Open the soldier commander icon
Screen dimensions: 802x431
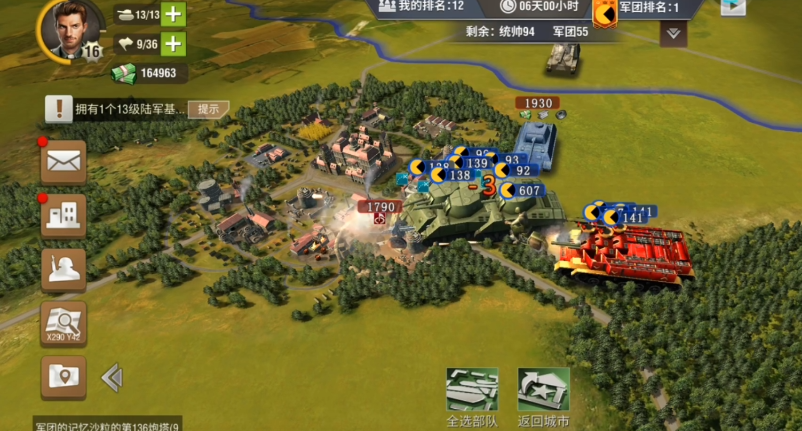point(63,269)
